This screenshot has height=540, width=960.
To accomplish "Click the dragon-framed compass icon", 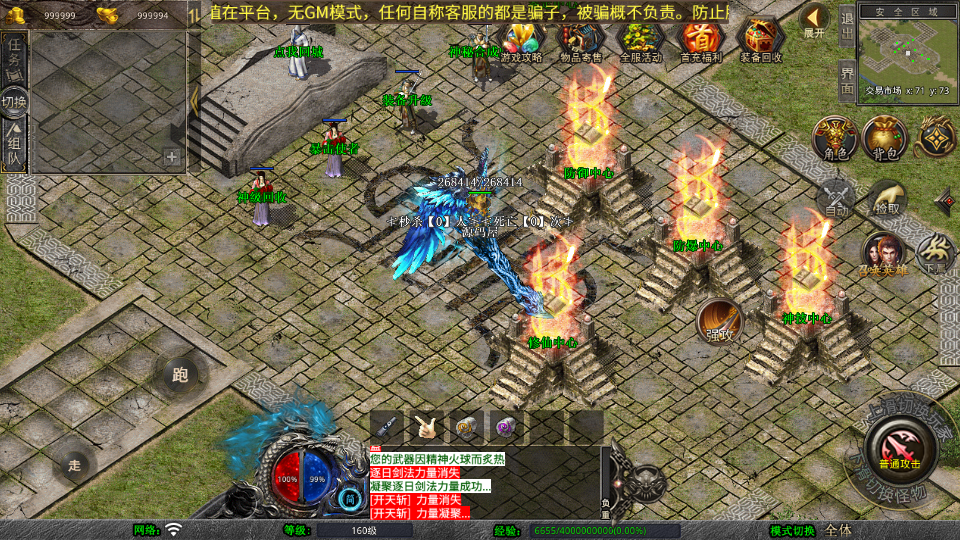I will click(937, 138).
